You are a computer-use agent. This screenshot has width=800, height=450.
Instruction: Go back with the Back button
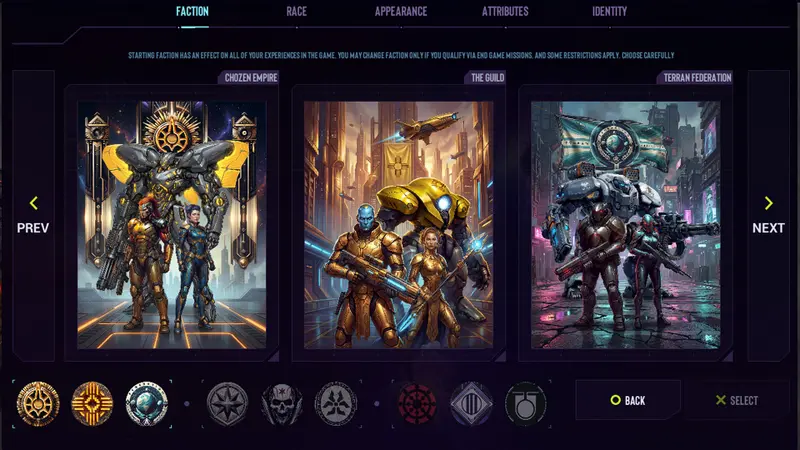(x=628, y=400)
